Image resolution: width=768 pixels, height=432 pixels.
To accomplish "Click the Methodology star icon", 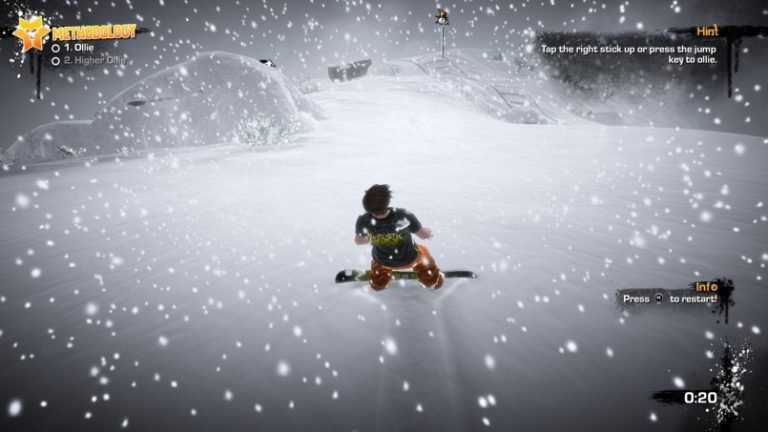I will (28, 33).
